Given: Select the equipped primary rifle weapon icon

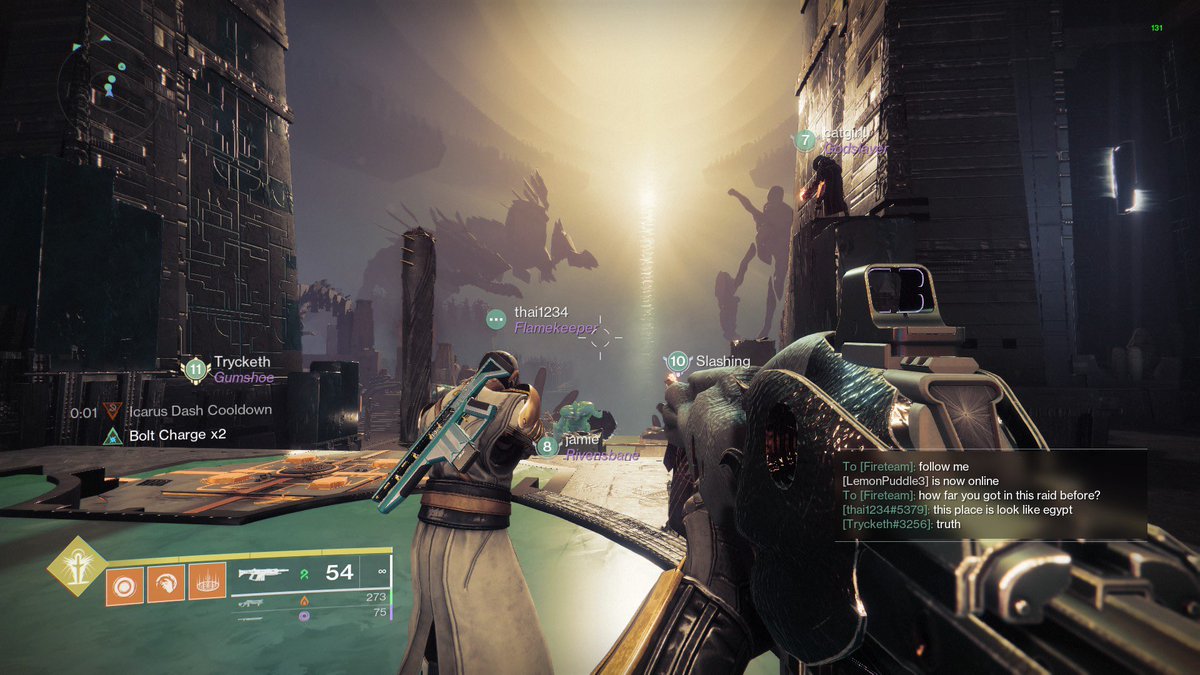Looking at the screenshot, I should pyautogui.click(x=261, y=574).
